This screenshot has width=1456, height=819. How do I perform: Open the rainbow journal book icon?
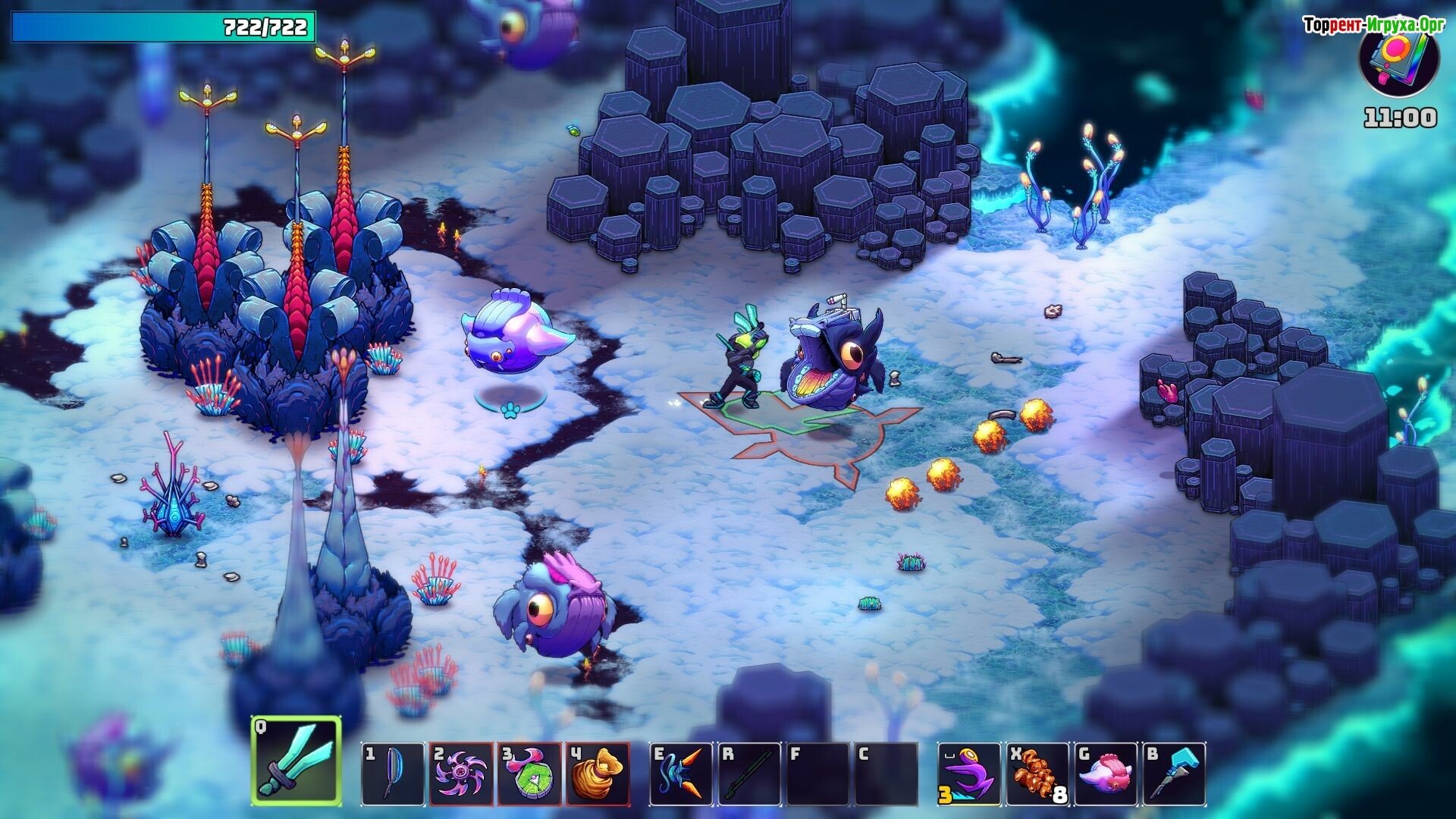pyautogui.click(x=1399, y=61)
